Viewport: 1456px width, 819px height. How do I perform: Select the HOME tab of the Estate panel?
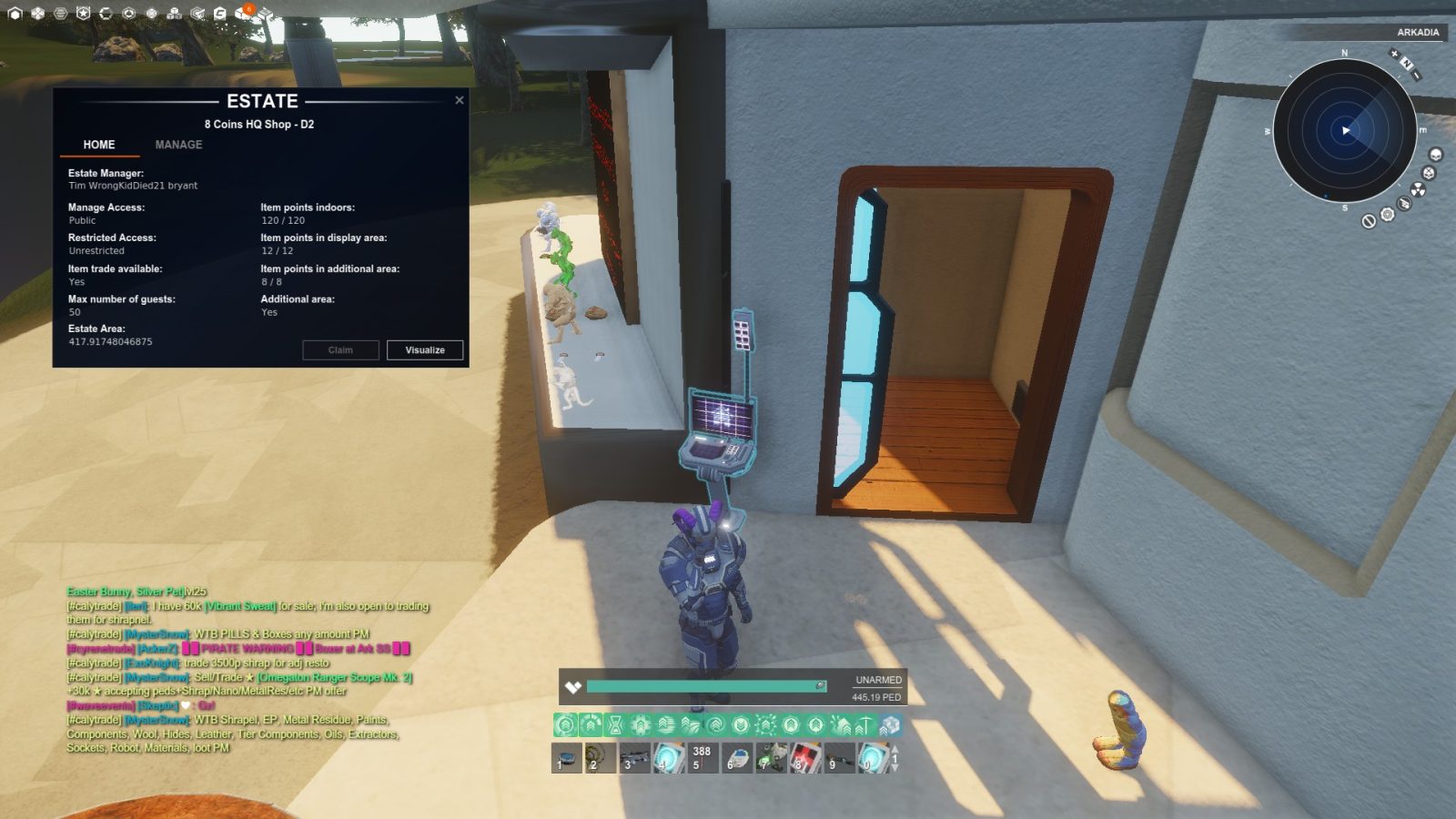click(98, 145)
